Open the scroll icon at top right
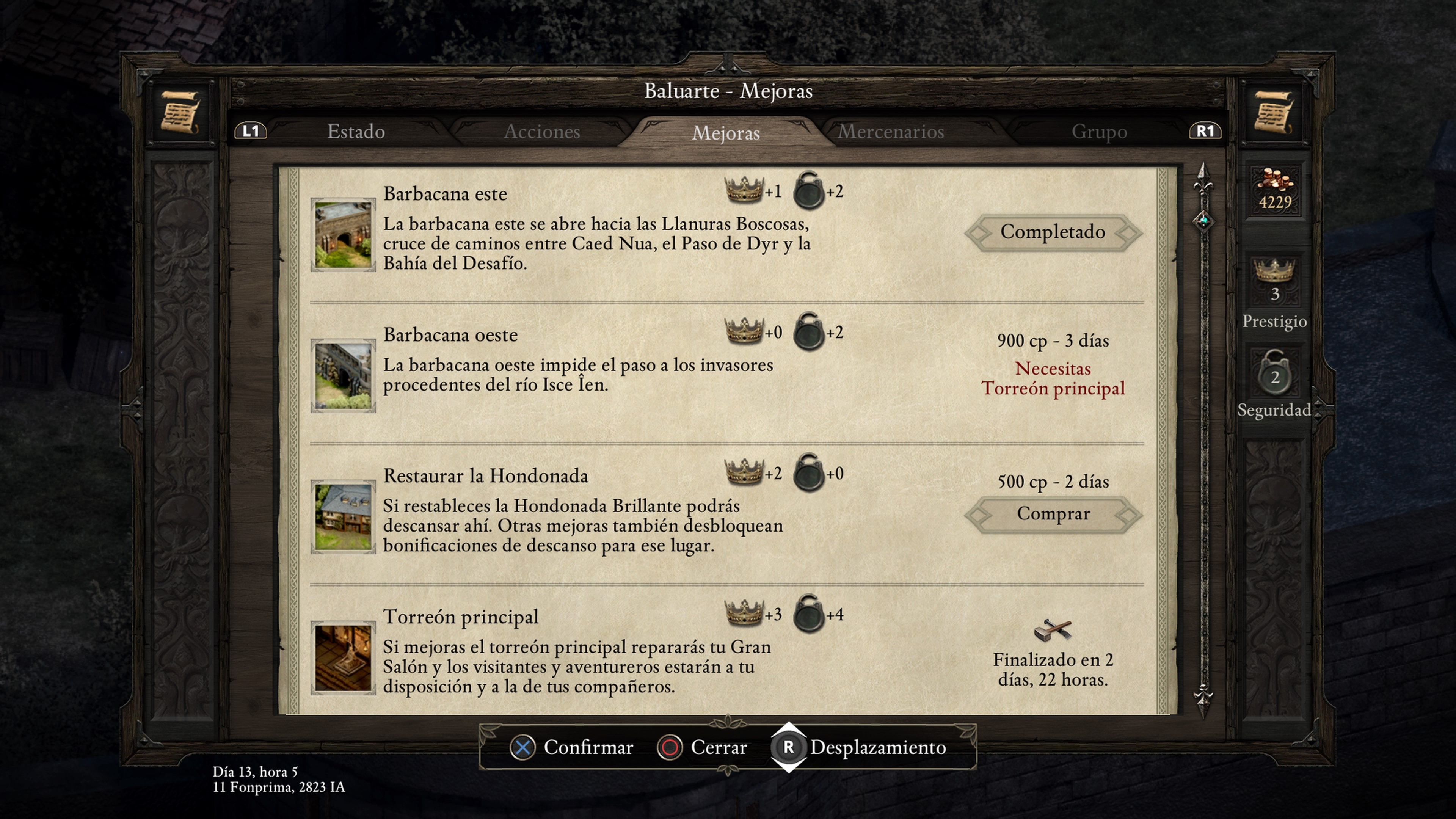The image size is (1456, 819). (1274, 112)
